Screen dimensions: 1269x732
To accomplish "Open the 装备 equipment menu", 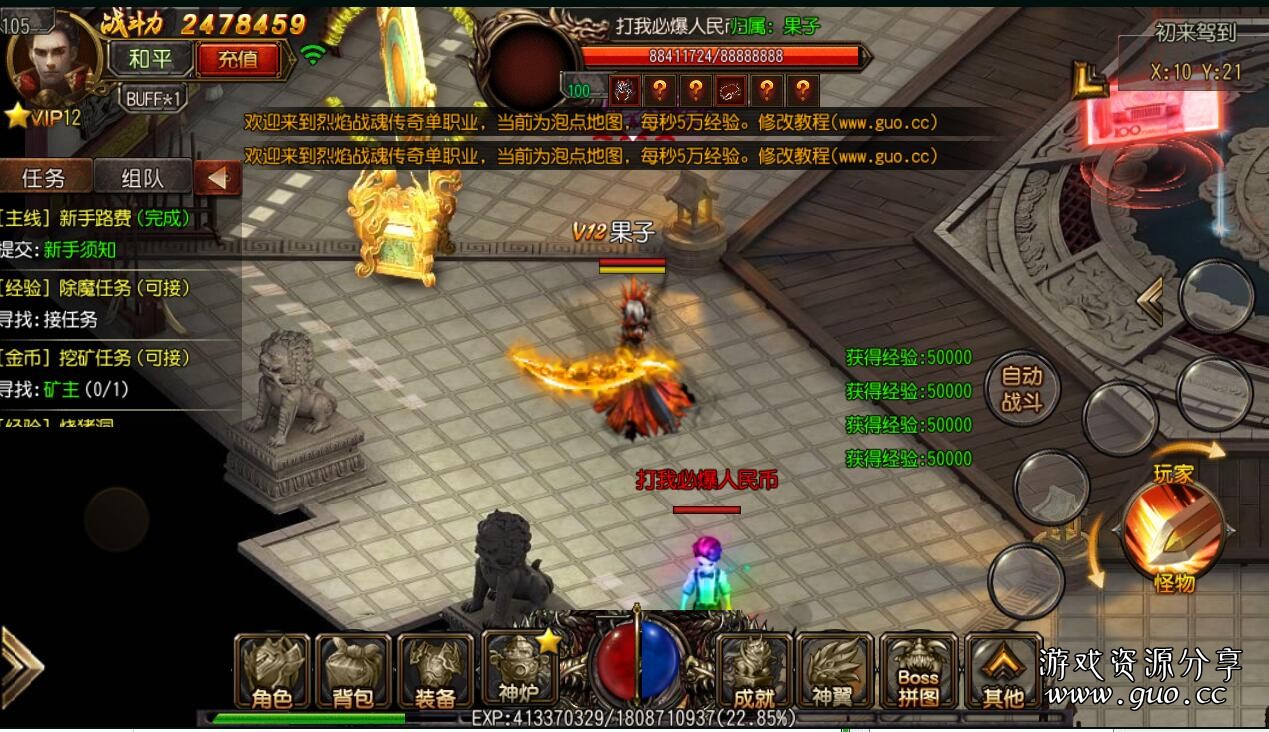I will [x=435, y=672].
